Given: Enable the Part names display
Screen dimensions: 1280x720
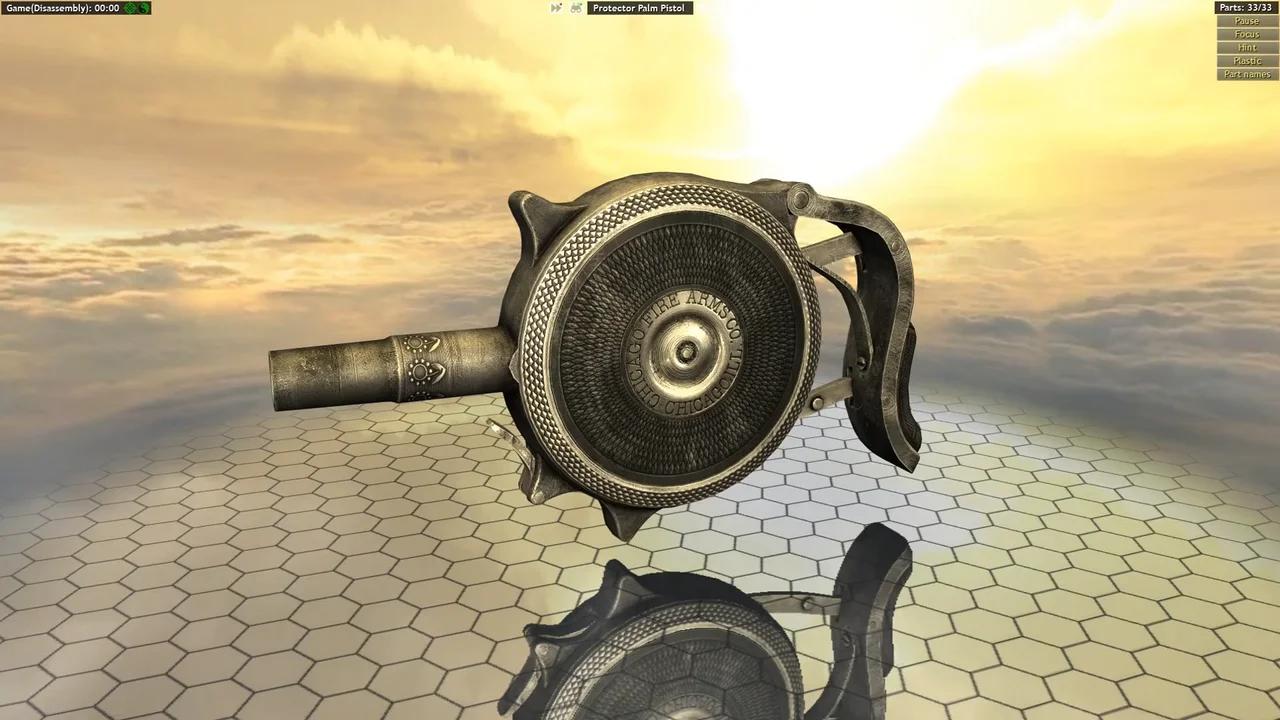Looking at the screenshot, I should pos(1246,73).
